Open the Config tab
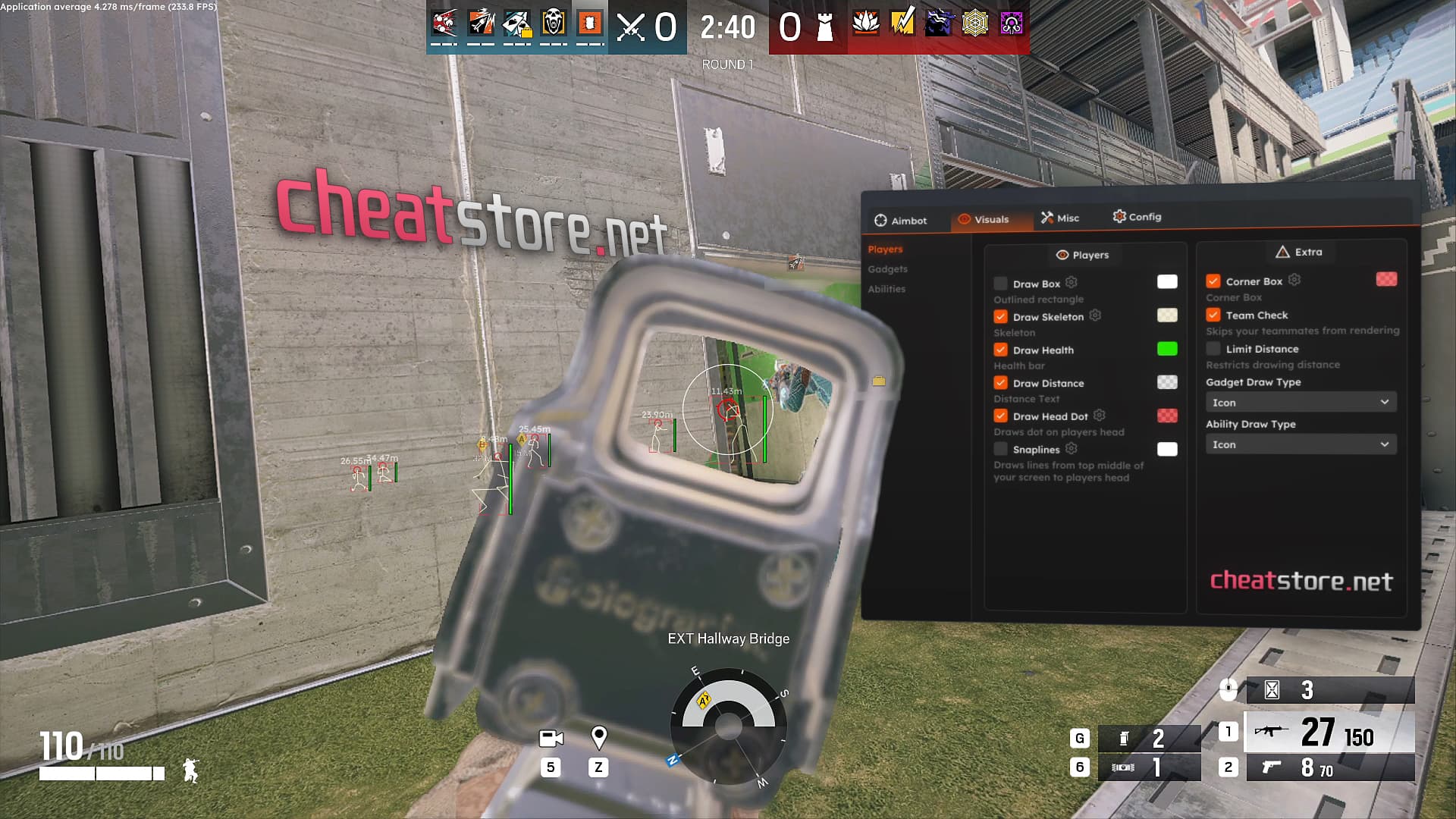The width and height of the screenshot is (1456, 819). [1137, 217]
